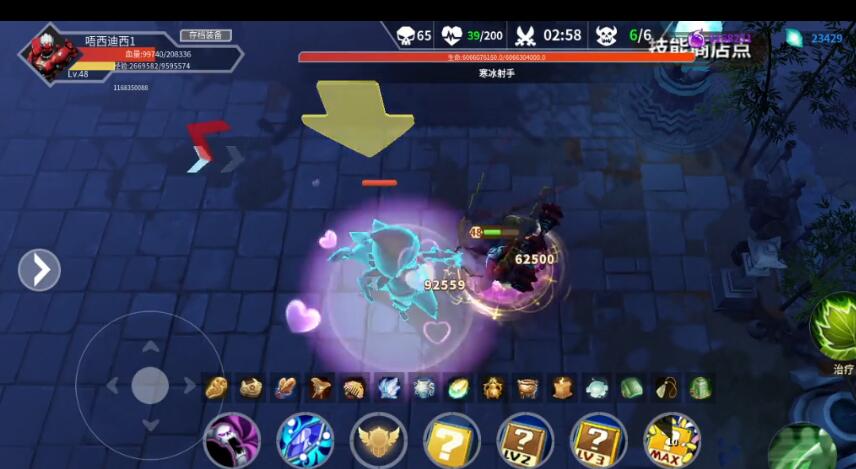This screenshot has height=469, width=856.
Task: Open the LV3 mystery box
Action: point(598,441)
